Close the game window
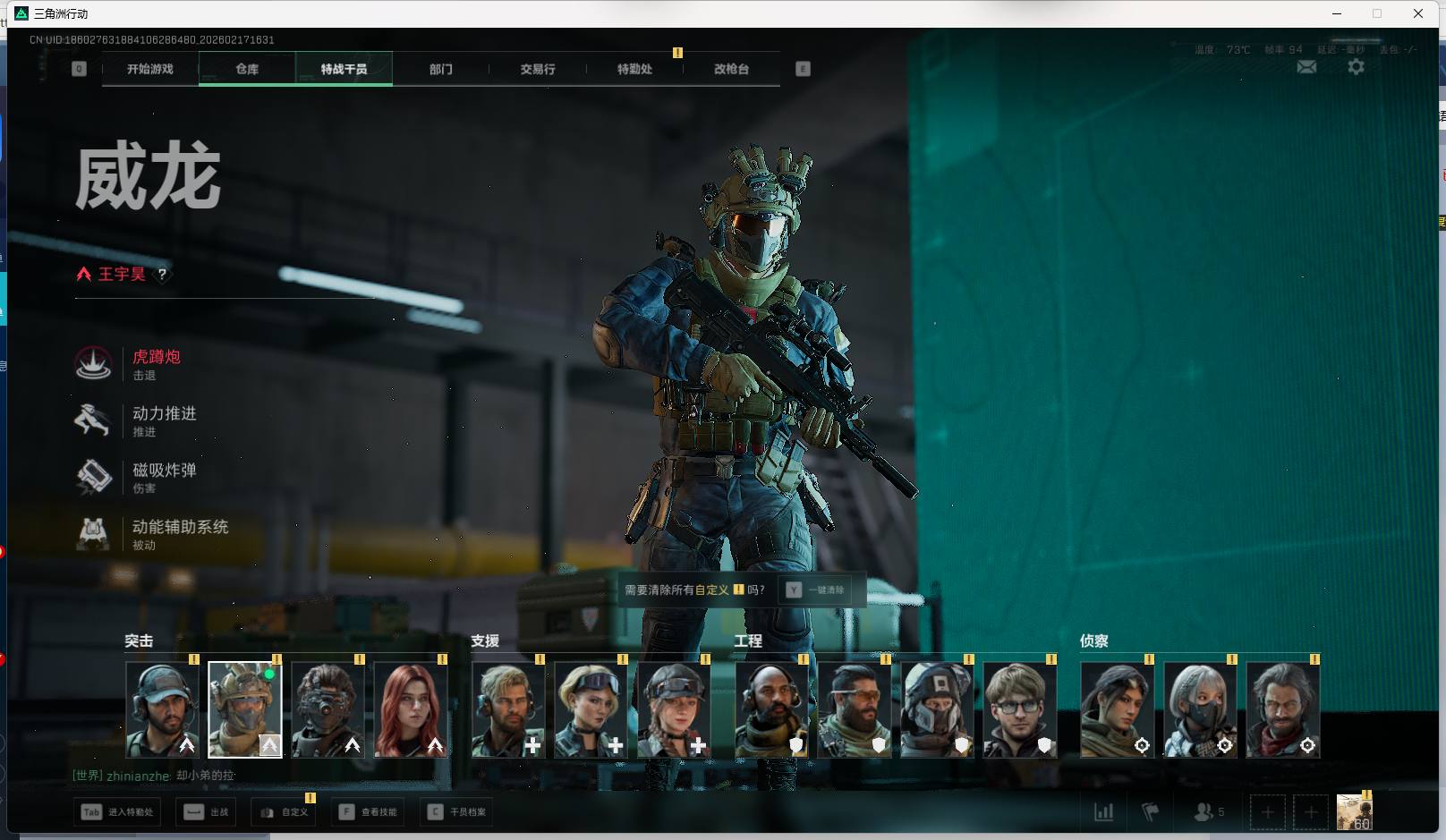This screenshot has width=1446, height=840. click(x=1418, y=13)
